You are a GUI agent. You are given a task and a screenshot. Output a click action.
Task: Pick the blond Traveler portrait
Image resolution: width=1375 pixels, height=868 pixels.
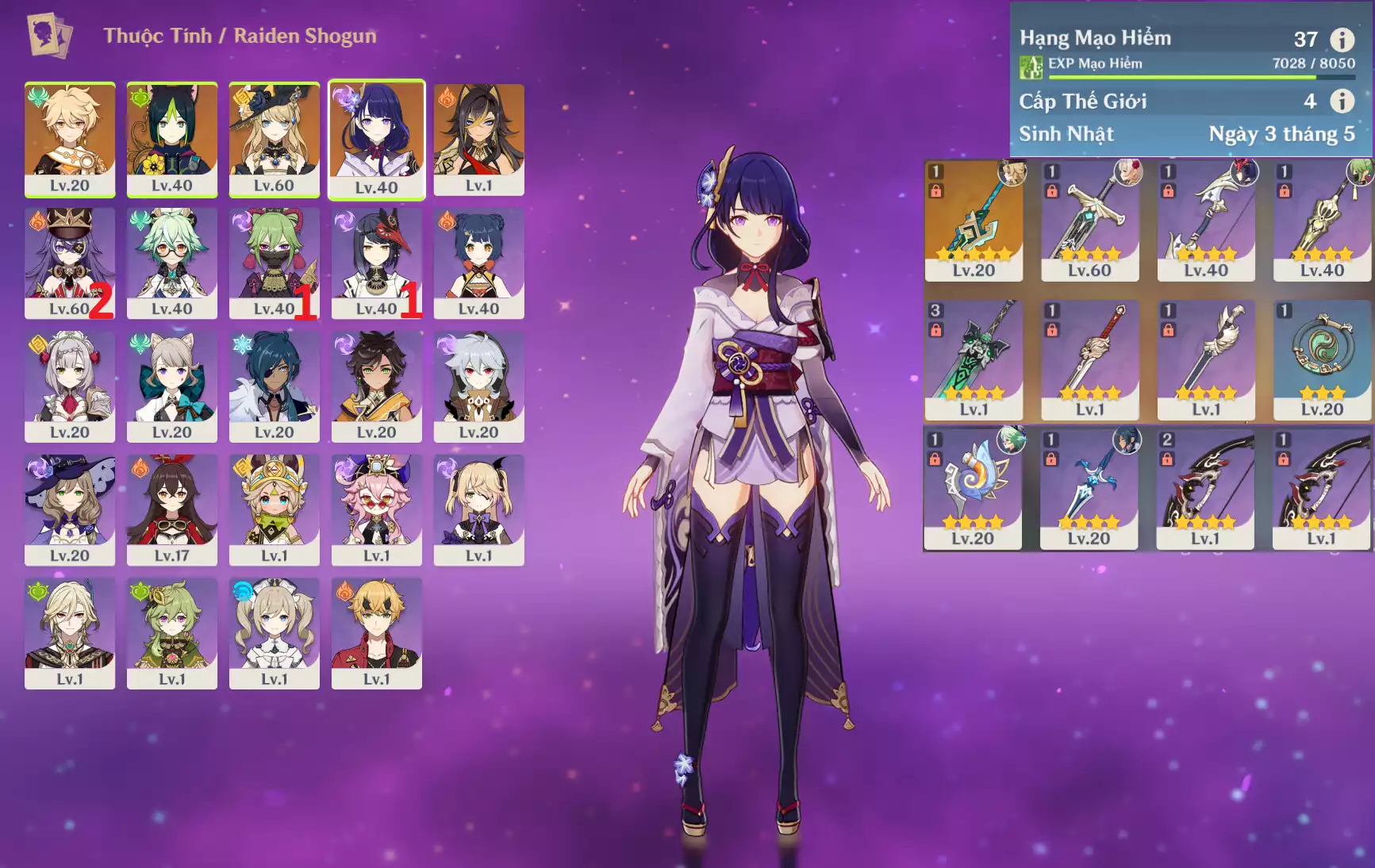click(70, 139)
